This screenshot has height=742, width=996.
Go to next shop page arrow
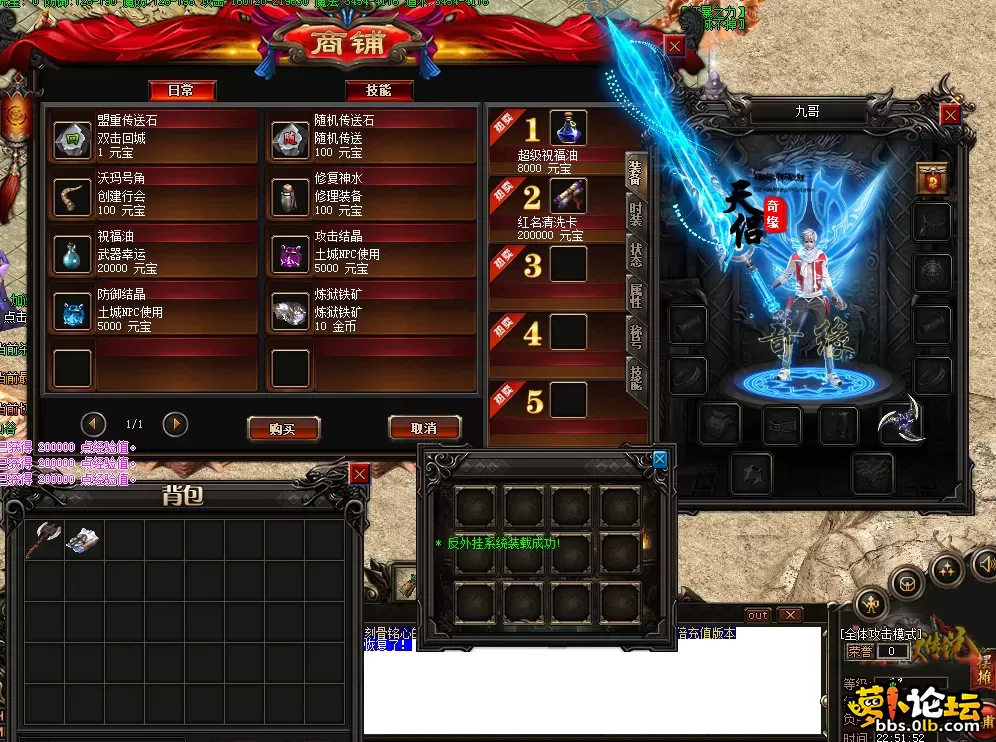pos(175,424)
